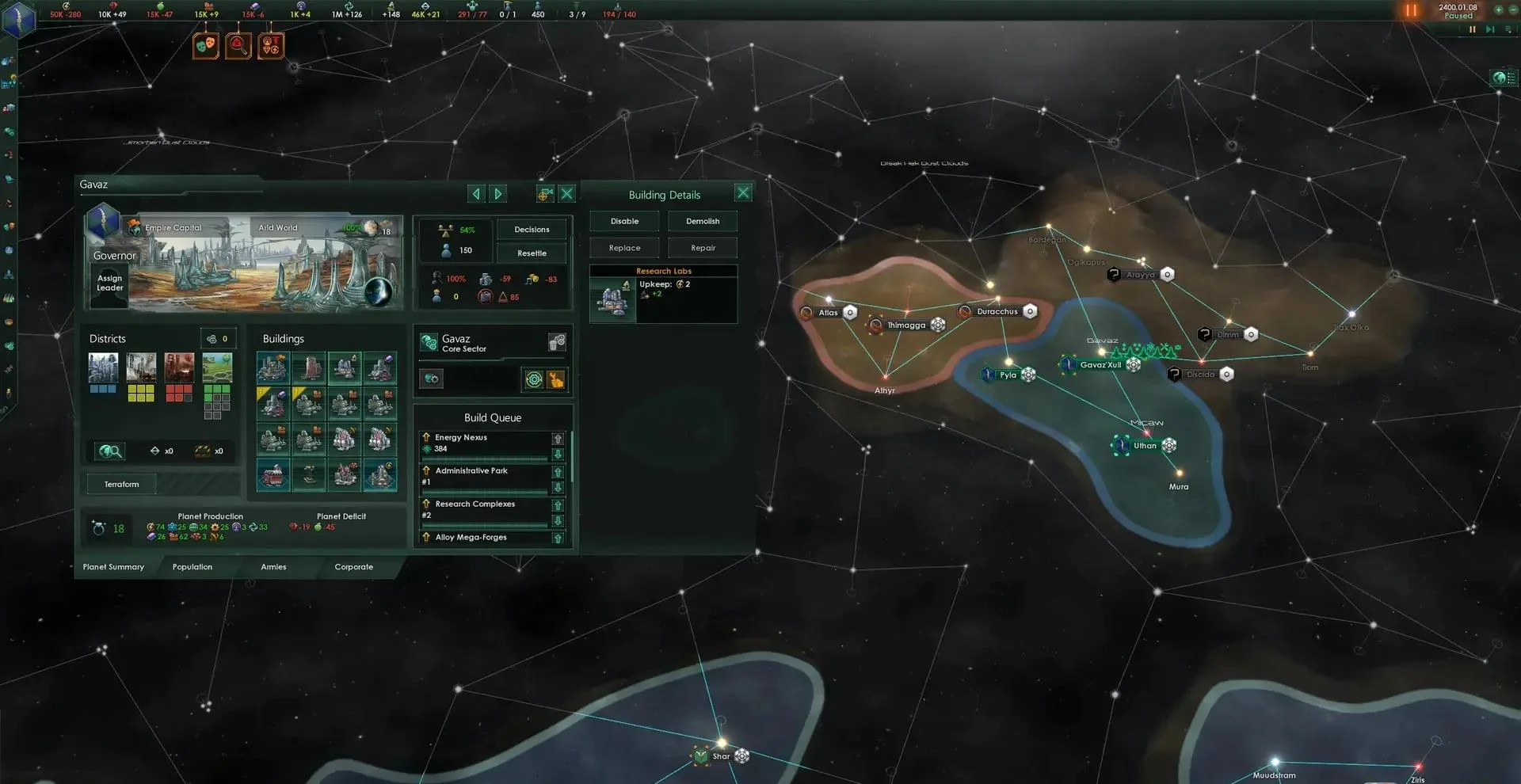
Task: Click the Replace building button
Action: click(x=624, y=249)
